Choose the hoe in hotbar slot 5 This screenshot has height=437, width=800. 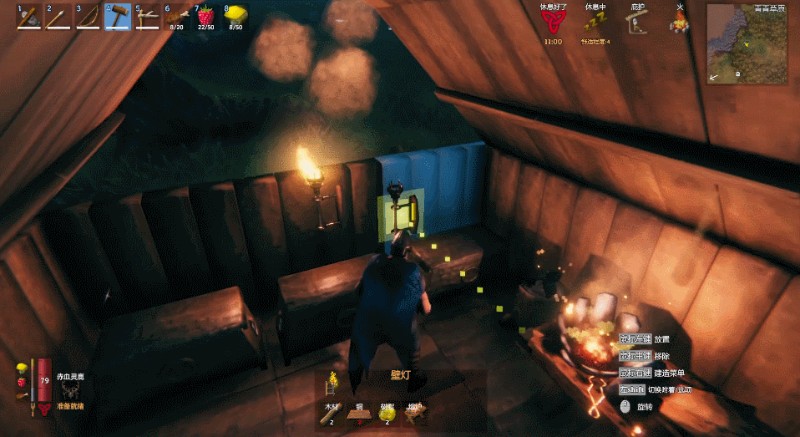click(x=148, y=17)
